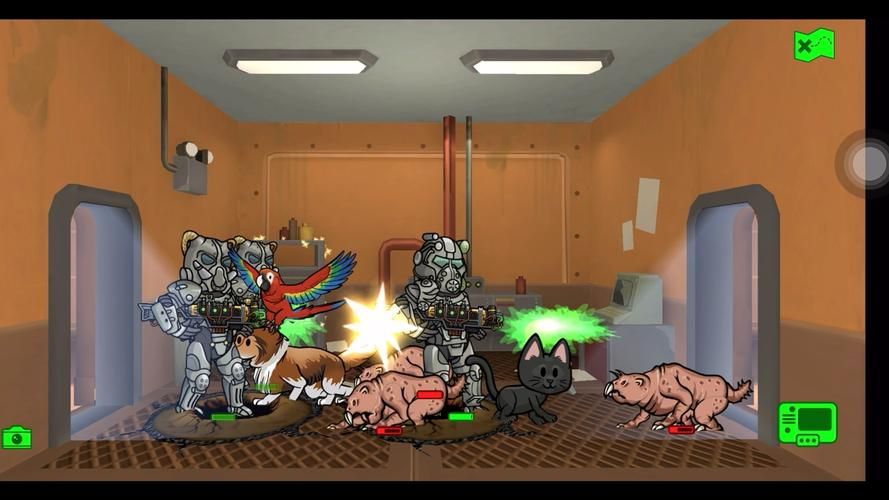This screenshot has width=889, height=500.
Task: Open the Pip-Boy menu button
Action: tap(807, 423)
